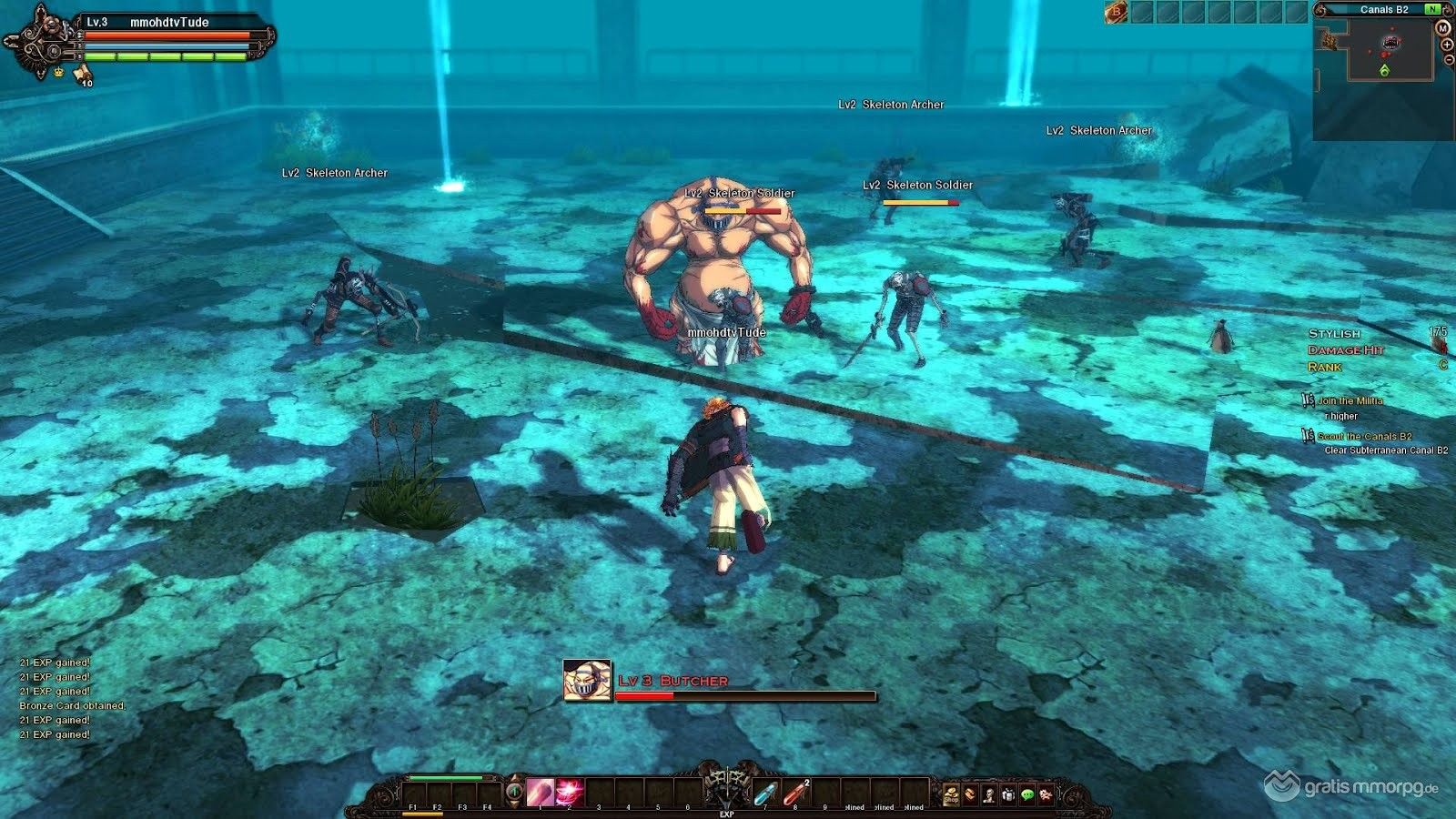1456x819 pixels.
Task: Click the red B rank buff icon
Action: (x=1116, y=12)
